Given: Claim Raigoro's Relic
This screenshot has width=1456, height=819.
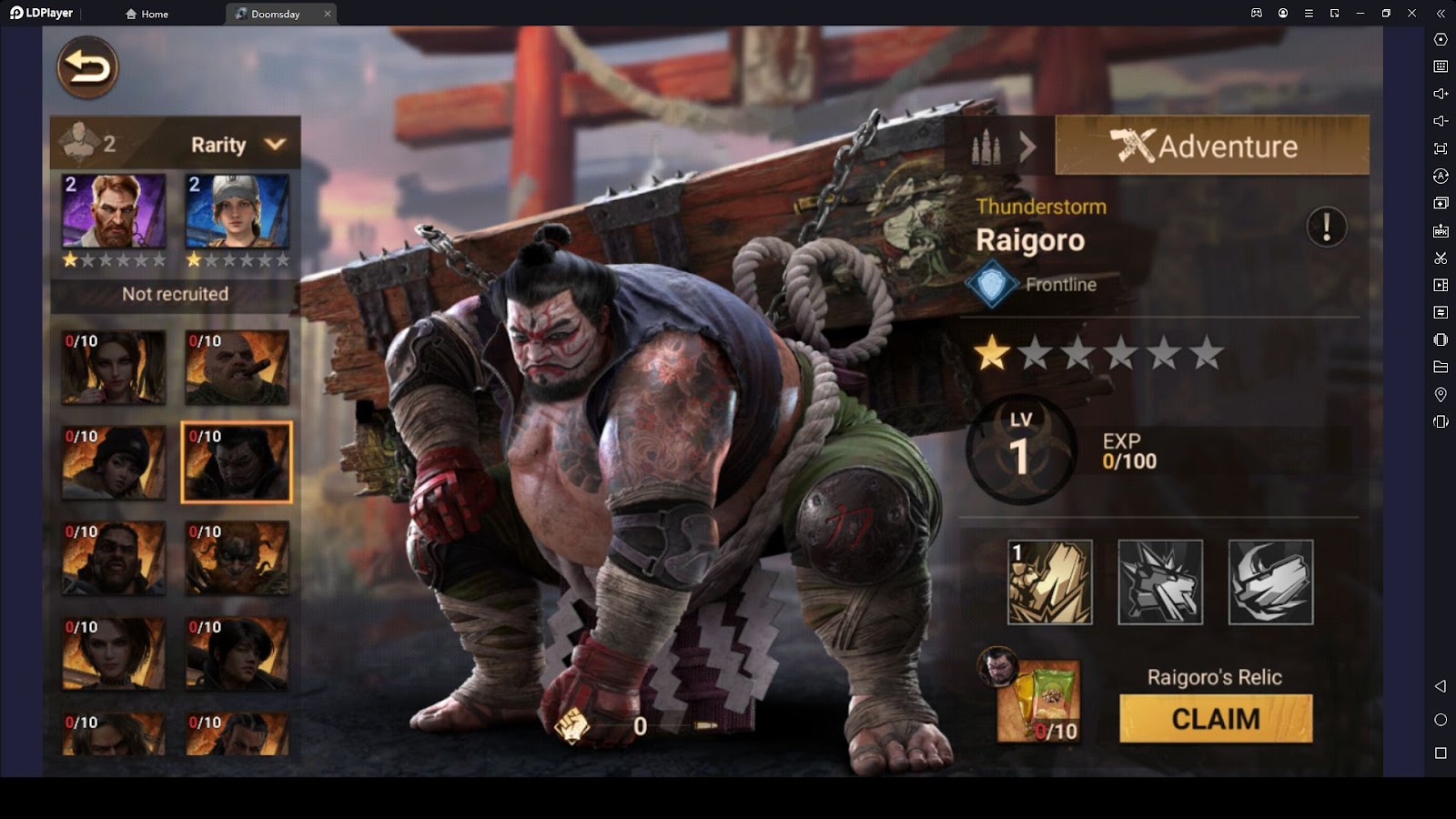Looking at the screenshot, I should point(1216,719).
